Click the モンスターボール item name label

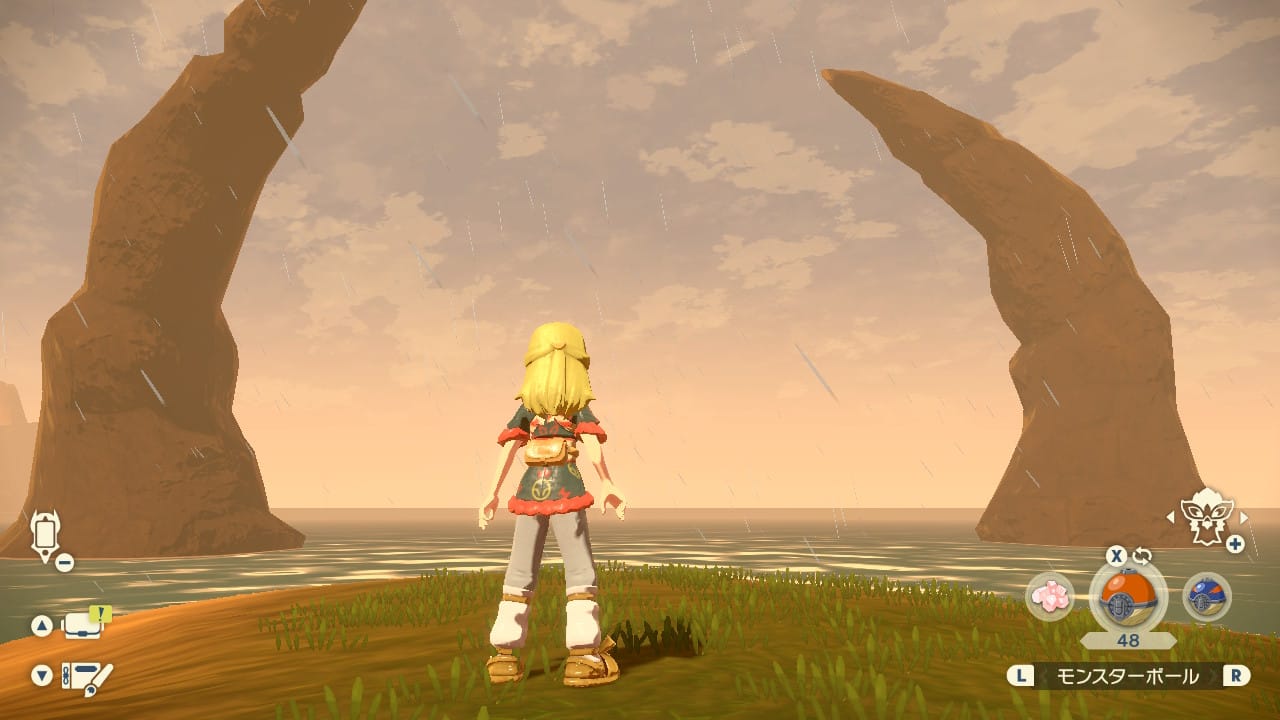point(1128,677)
